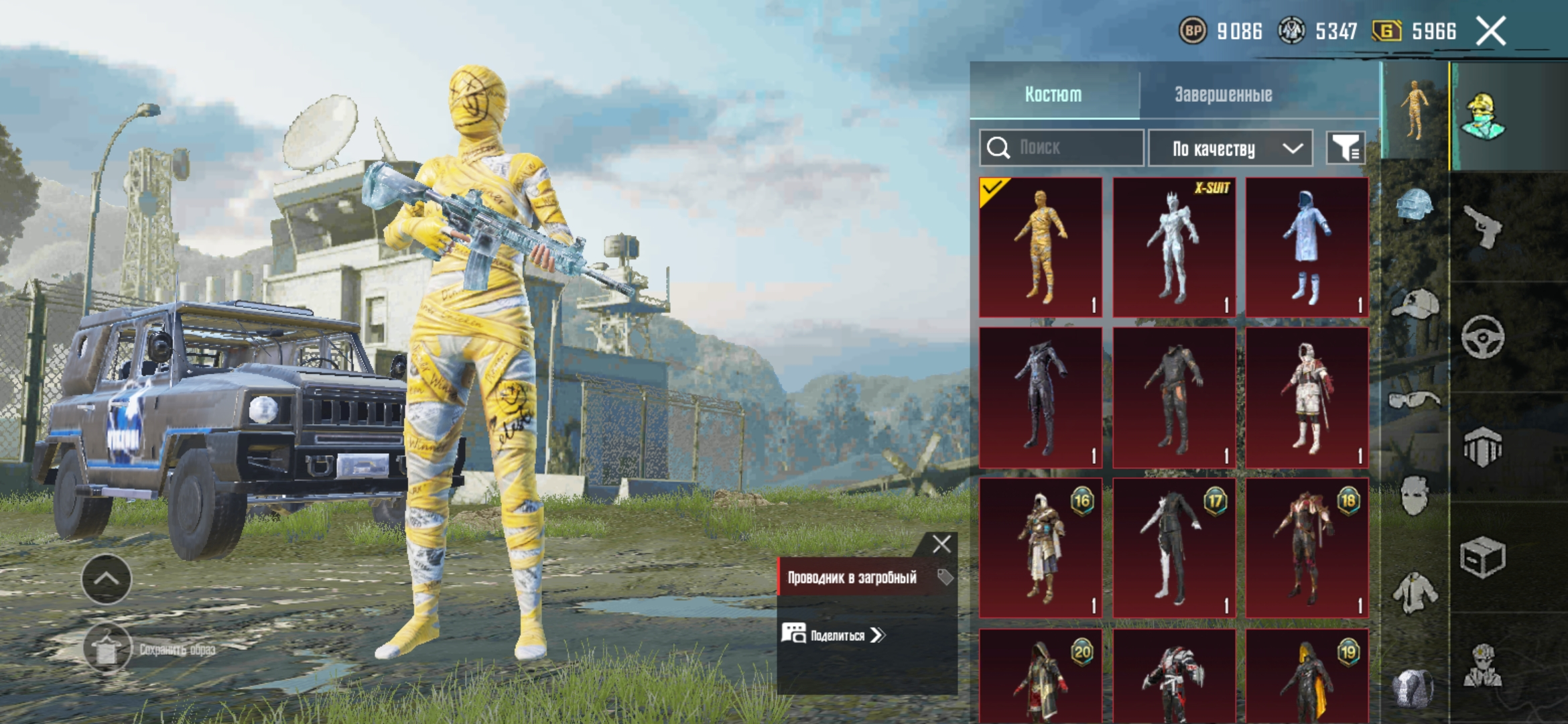
Task: Open the pistol weapon skins category
Action: point(1482,227)
